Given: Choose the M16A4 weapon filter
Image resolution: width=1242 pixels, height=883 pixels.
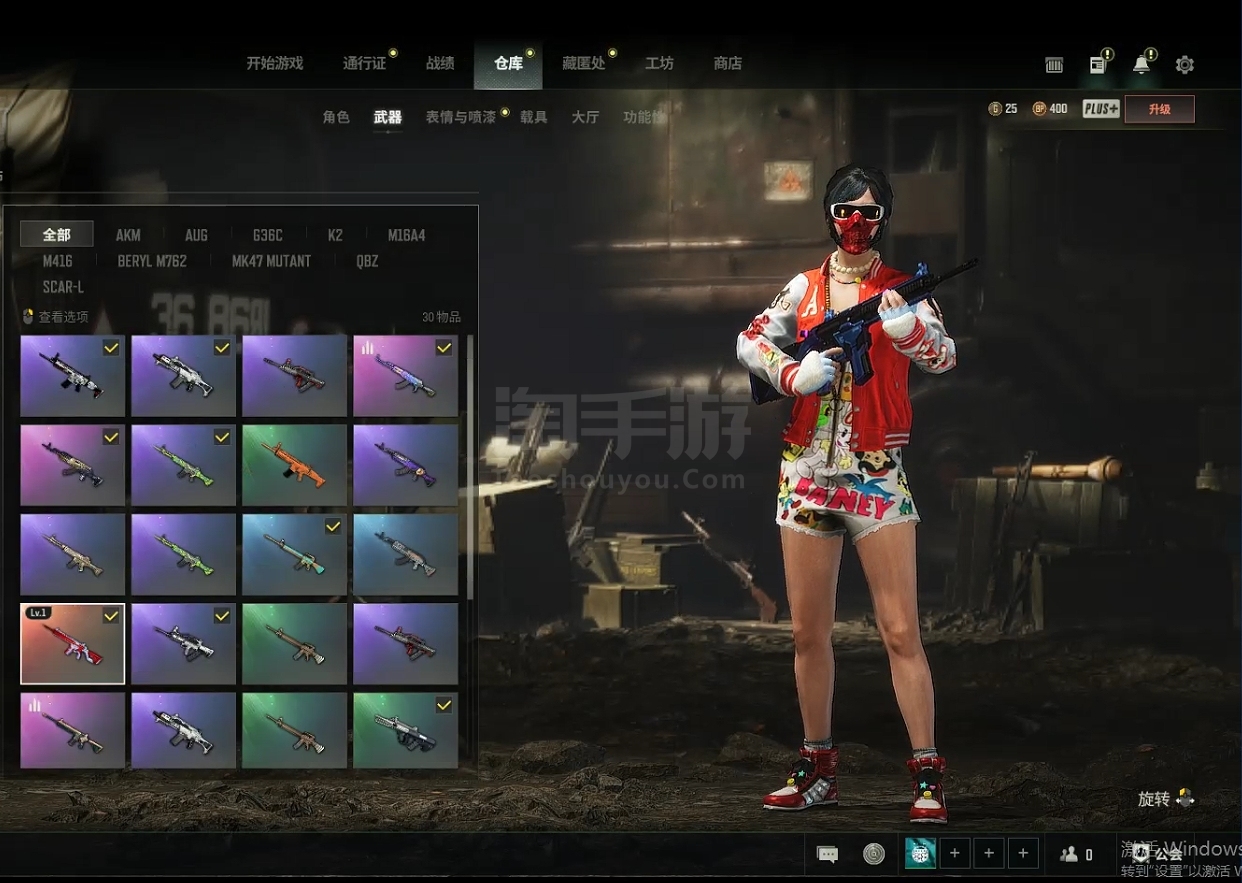Looking at the screenshot, I should tap(407, 235).
